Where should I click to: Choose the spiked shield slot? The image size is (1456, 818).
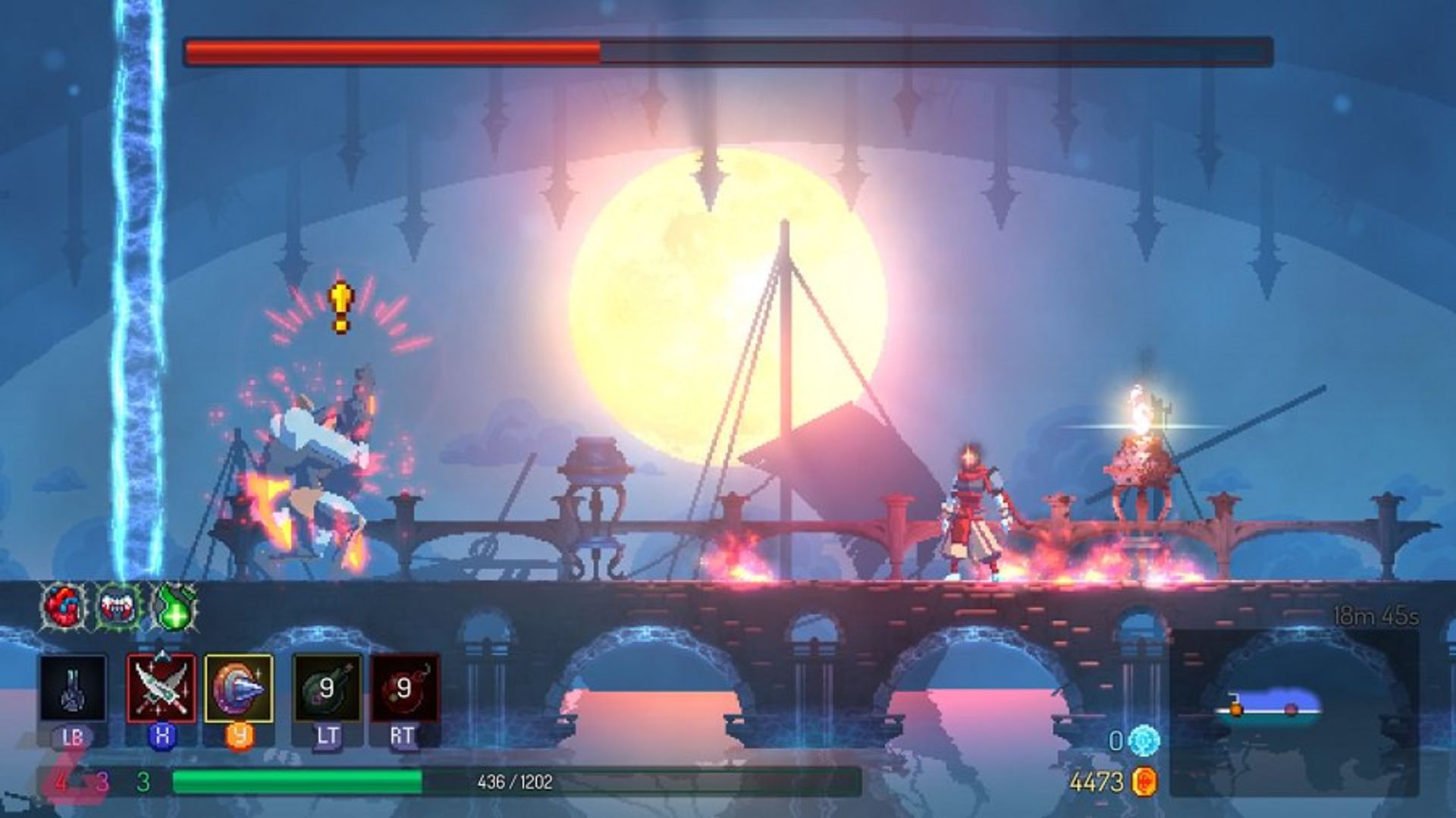[x=239, y=688]
